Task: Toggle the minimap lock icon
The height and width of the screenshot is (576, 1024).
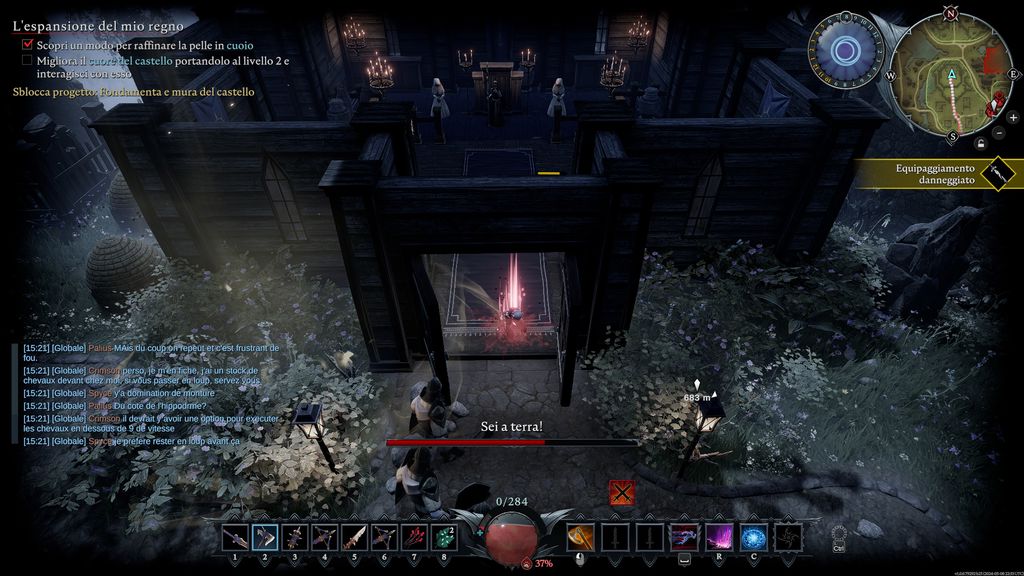Action: tap(981, 144)
